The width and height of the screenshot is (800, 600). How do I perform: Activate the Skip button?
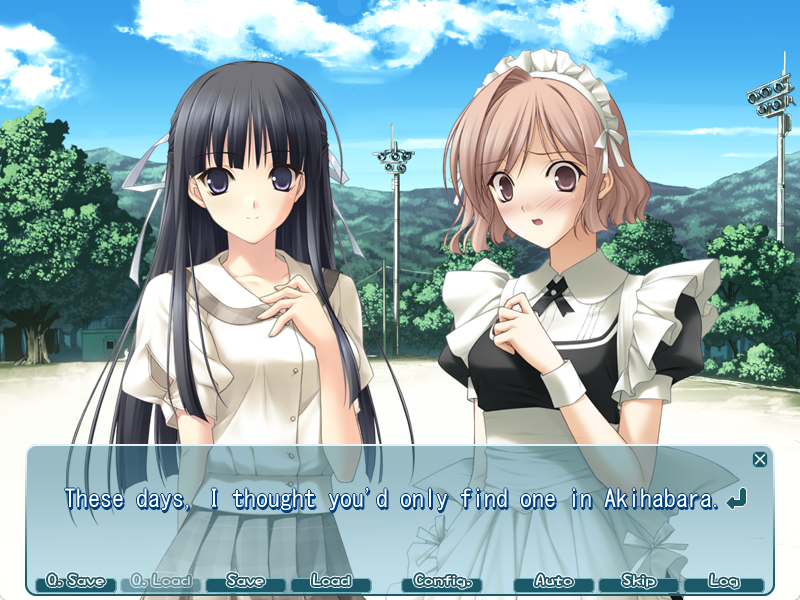(638, 581)
